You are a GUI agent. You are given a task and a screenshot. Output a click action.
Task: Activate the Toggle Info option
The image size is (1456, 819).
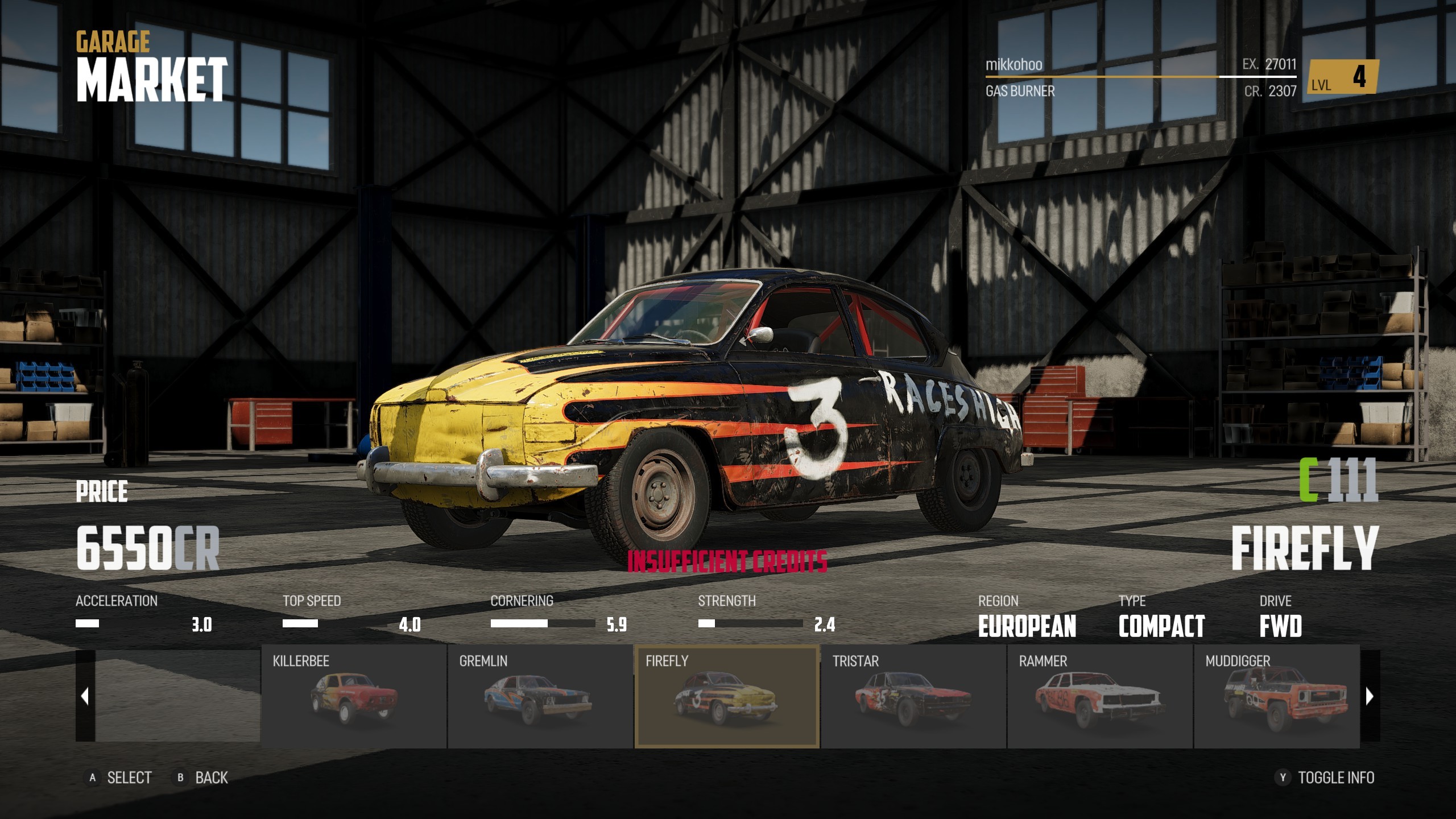click(1326, 777)
